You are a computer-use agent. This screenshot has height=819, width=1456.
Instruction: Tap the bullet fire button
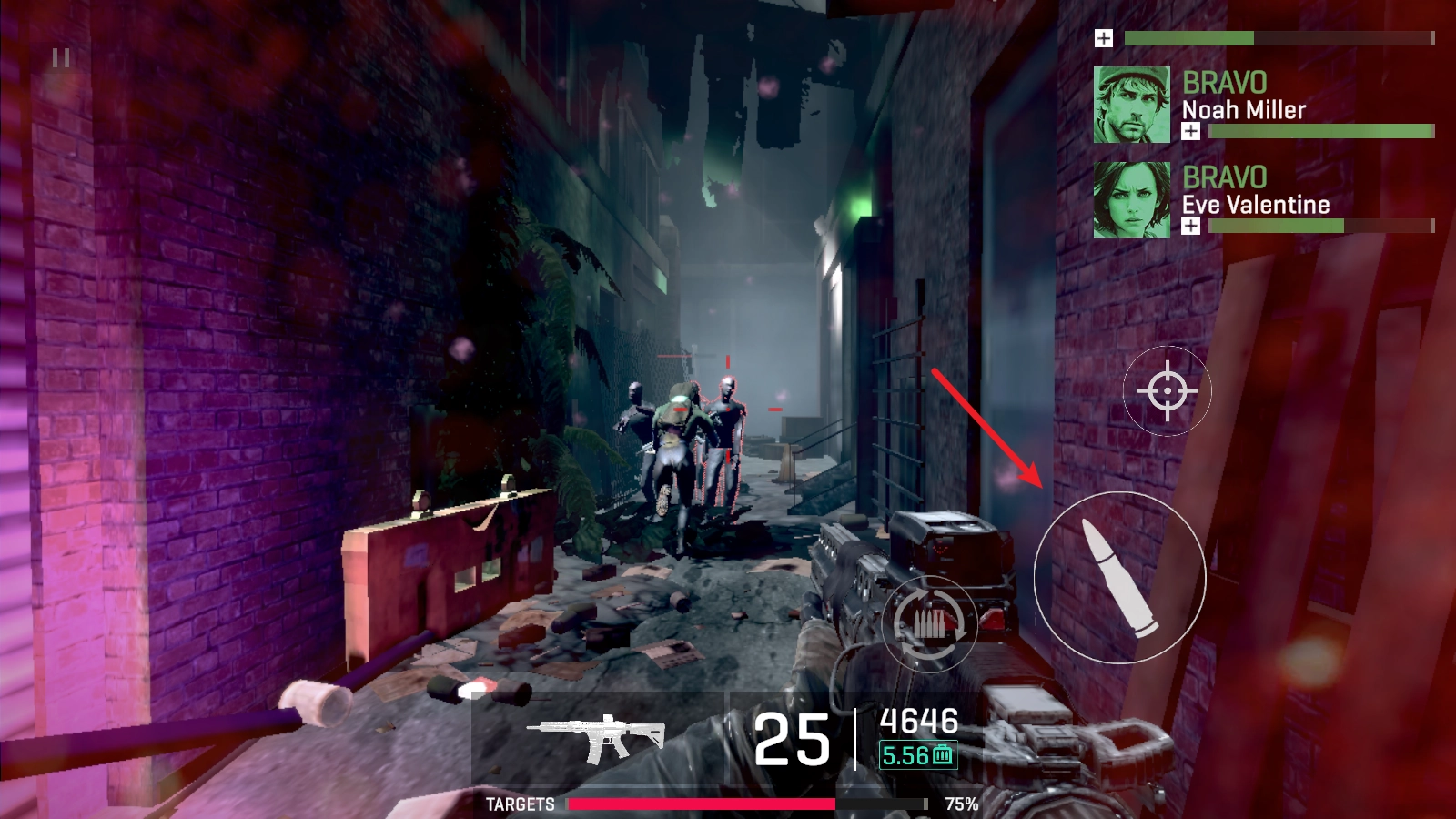point(1120,577)
